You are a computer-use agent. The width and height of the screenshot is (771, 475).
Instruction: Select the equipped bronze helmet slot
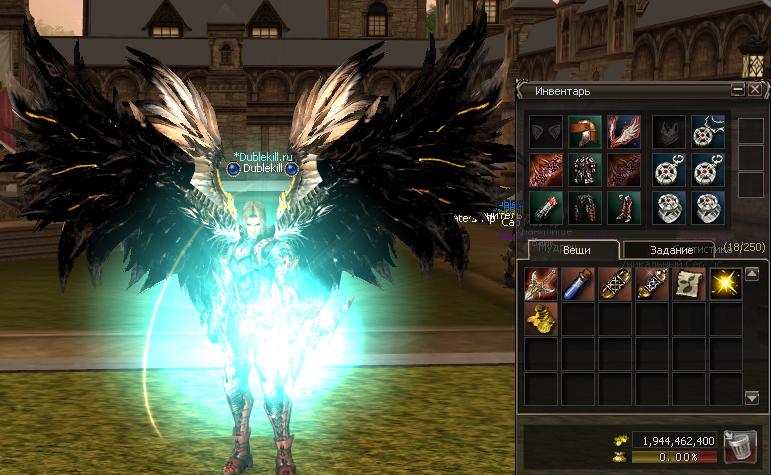(584, 131)
